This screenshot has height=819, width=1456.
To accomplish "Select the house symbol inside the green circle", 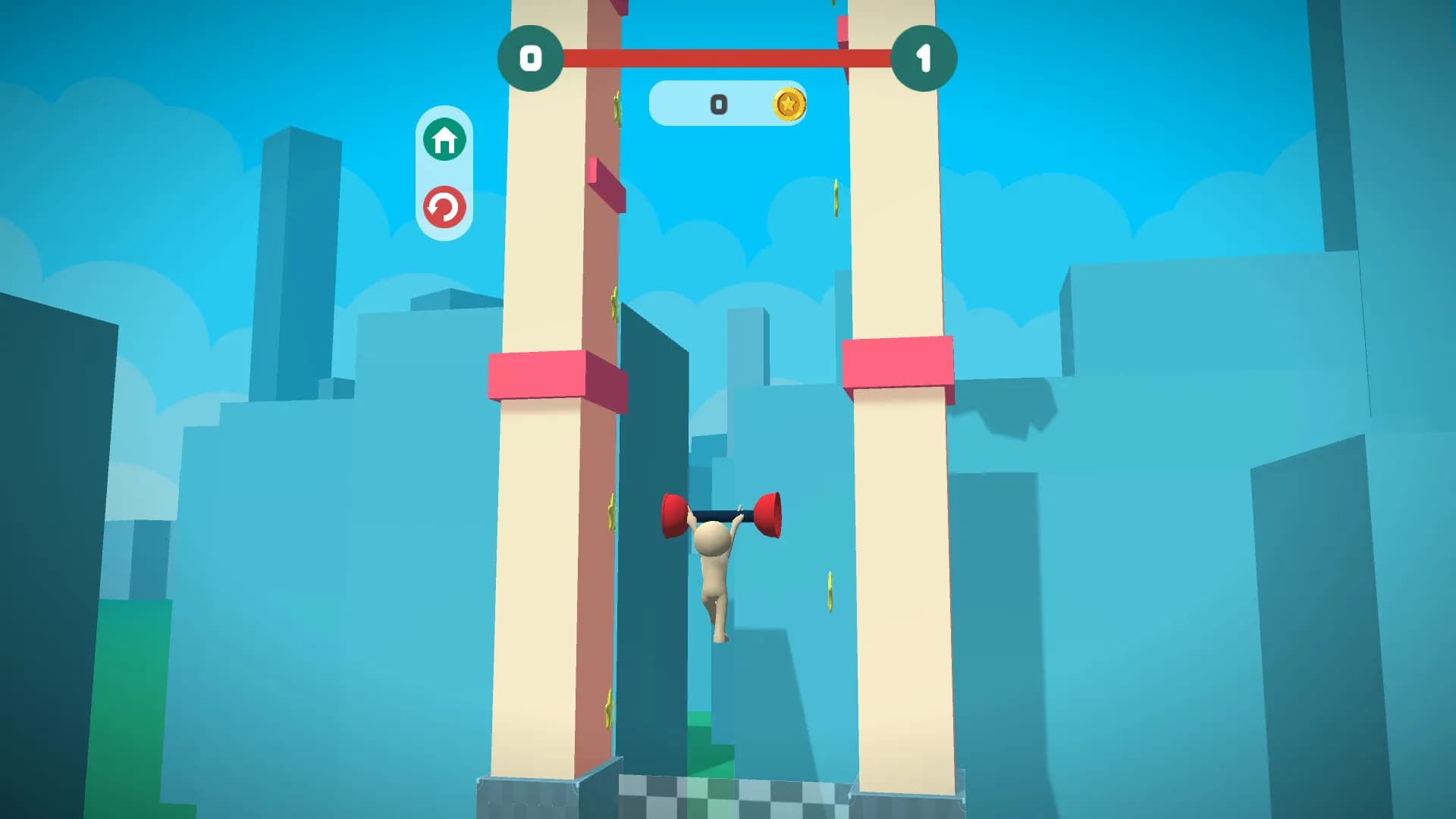I will coord(444,140).
